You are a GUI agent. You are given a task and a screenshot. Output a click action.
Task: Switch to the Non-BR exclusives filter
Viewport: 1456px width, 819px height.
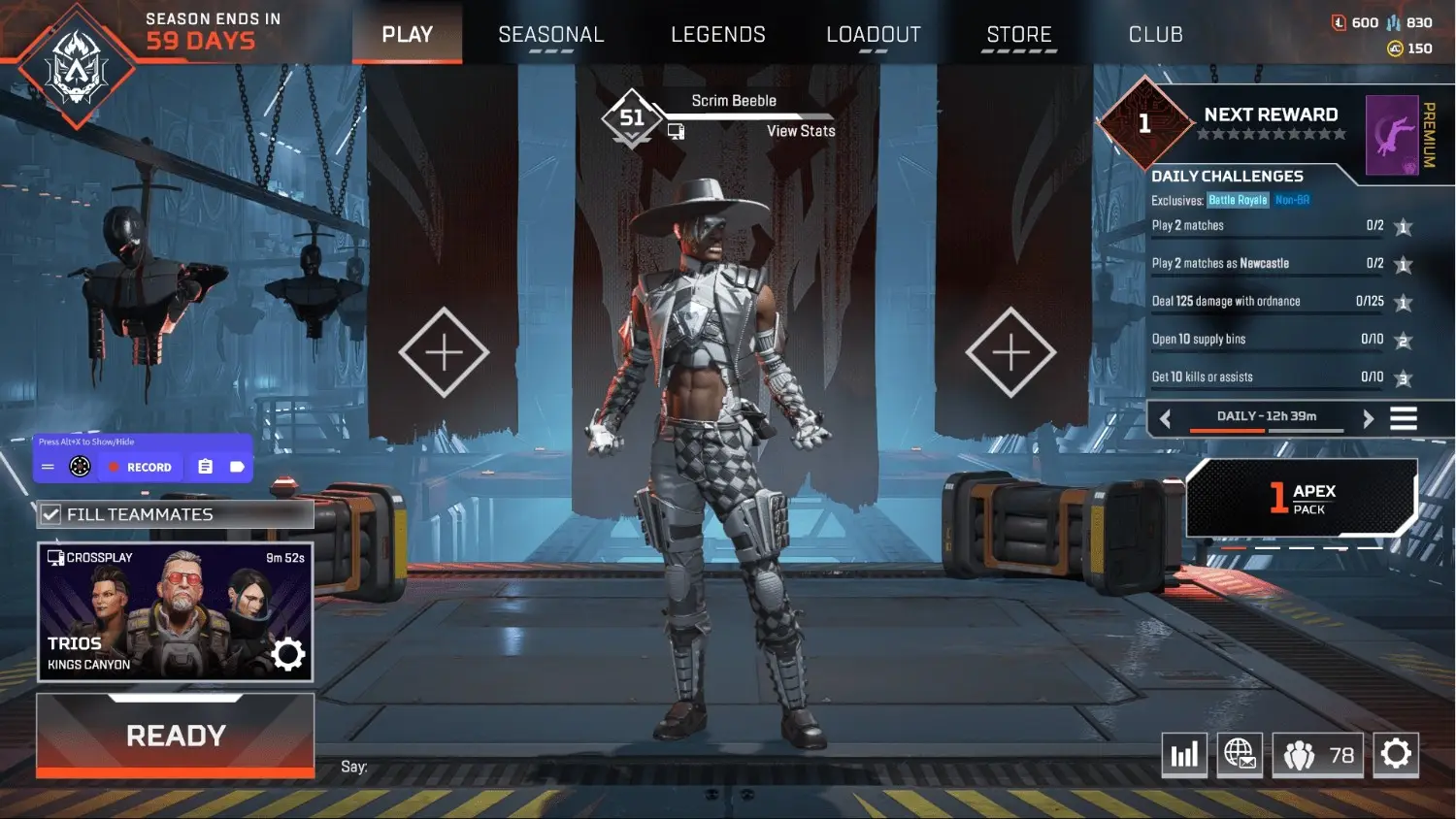(1294, 200)
